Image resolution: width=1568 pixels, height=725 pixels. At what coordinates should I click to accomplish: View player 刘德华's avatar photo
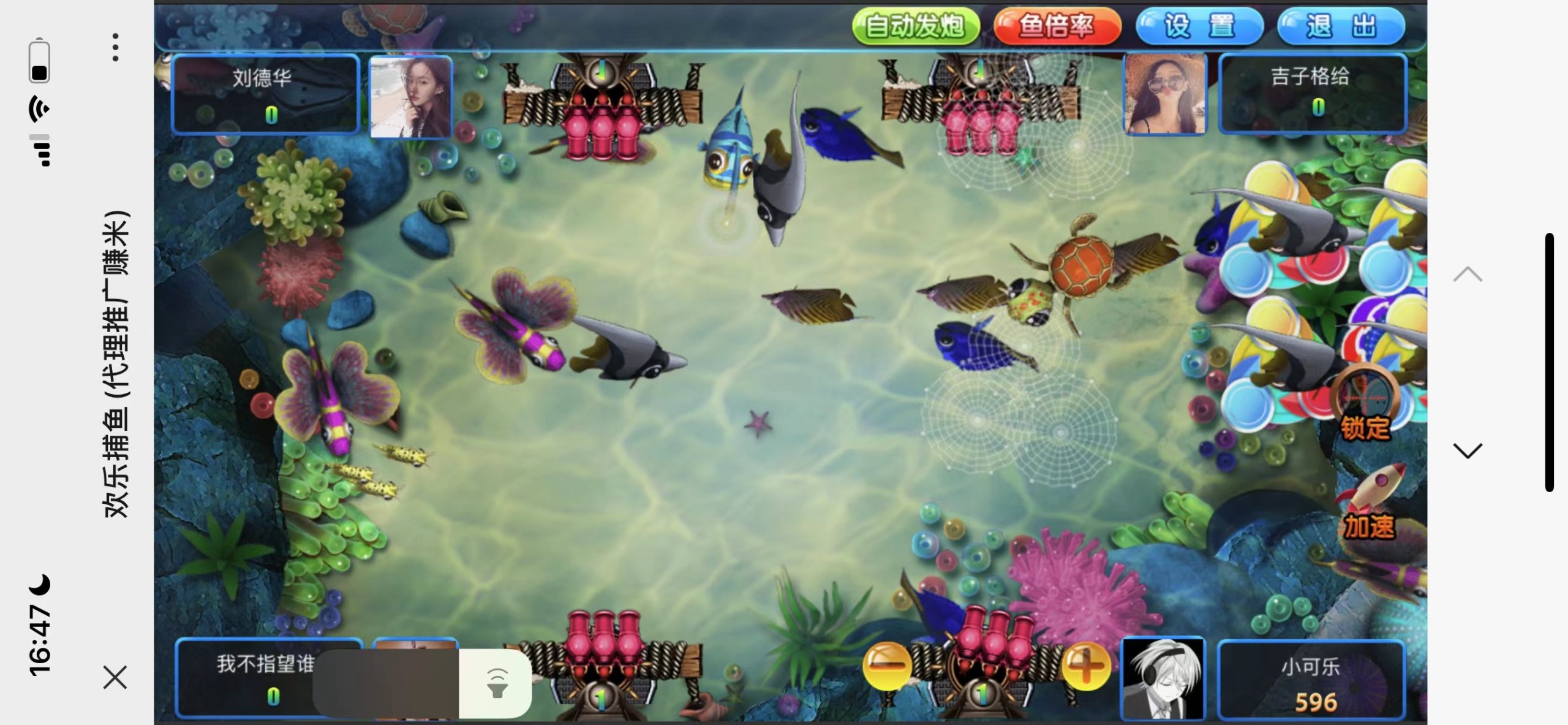coord(411,96)
